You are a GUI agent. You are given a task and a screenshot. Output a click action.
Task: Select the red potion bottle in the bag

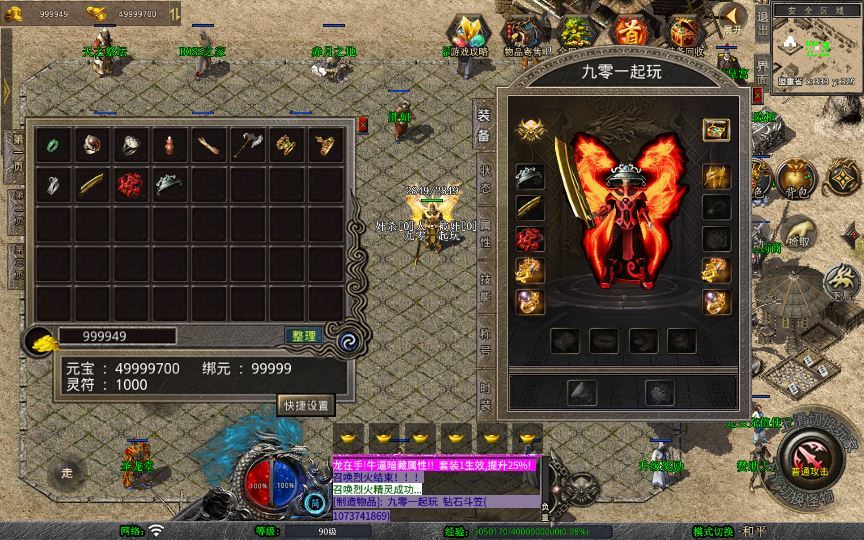[x=169, y=145]
